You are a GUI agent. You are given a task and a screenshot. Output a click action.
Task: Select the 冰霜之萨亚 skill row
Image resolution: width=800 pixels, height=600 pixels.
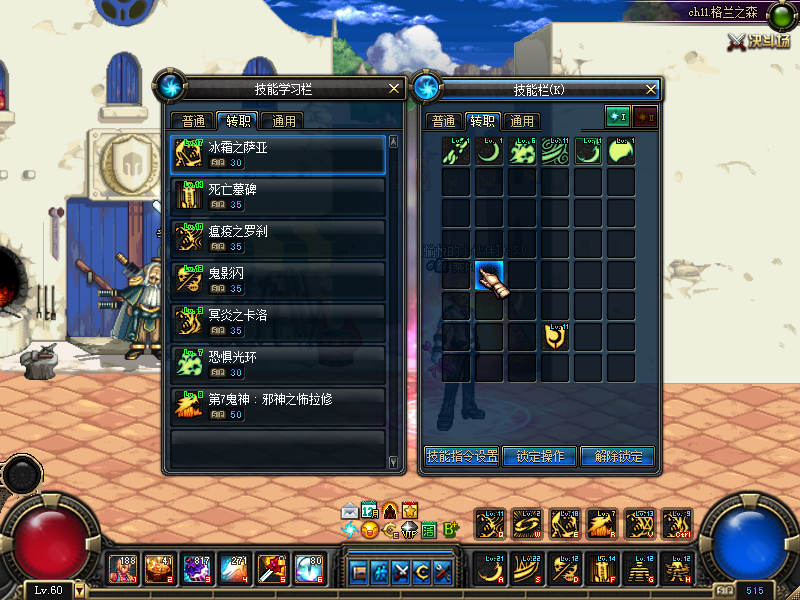click(x=278, y=154)
